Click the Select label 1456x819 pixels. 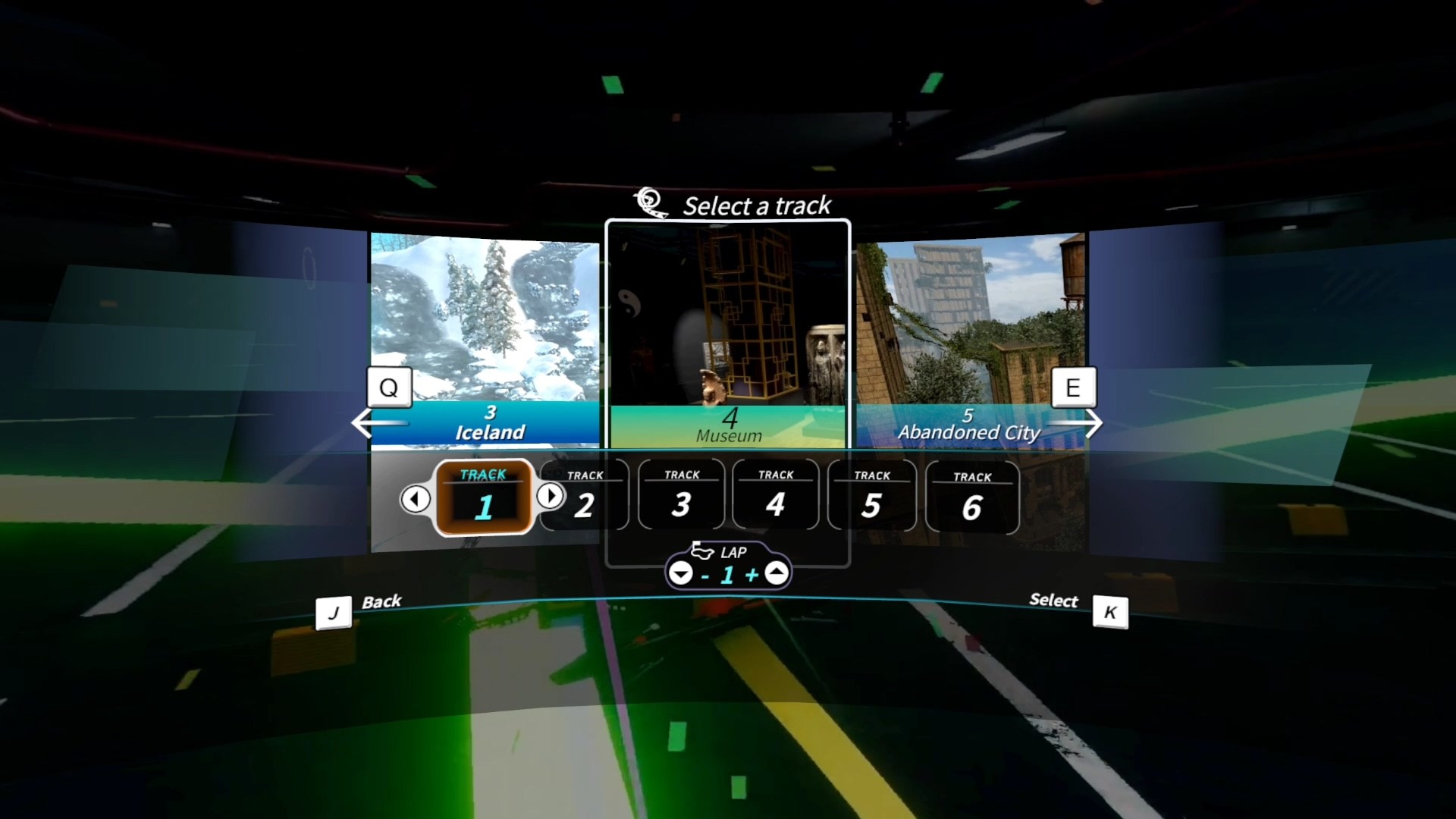tap(1054, 601)
